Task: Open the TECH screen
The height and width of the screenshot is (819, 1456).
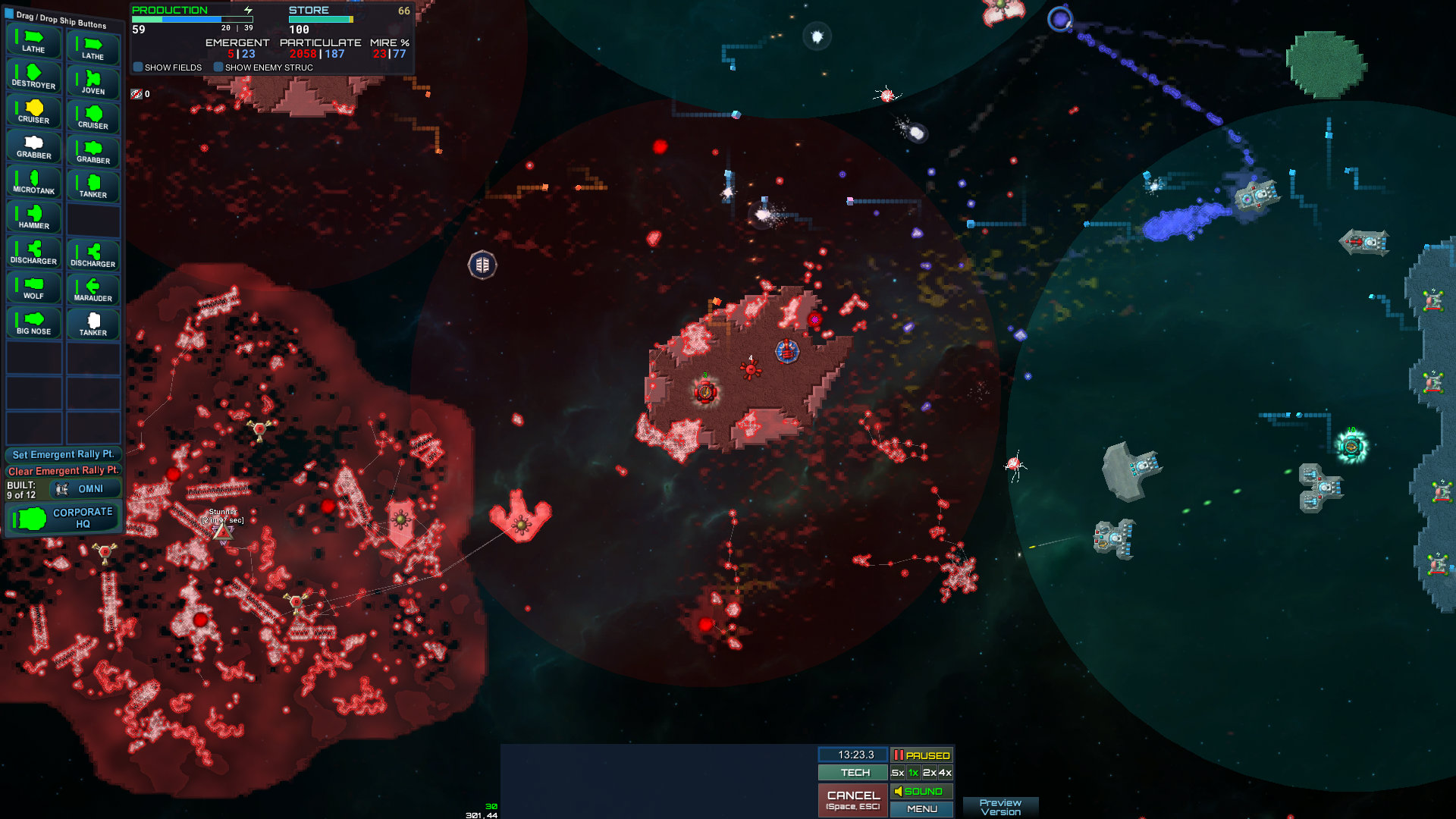Action: pos(852,772)
